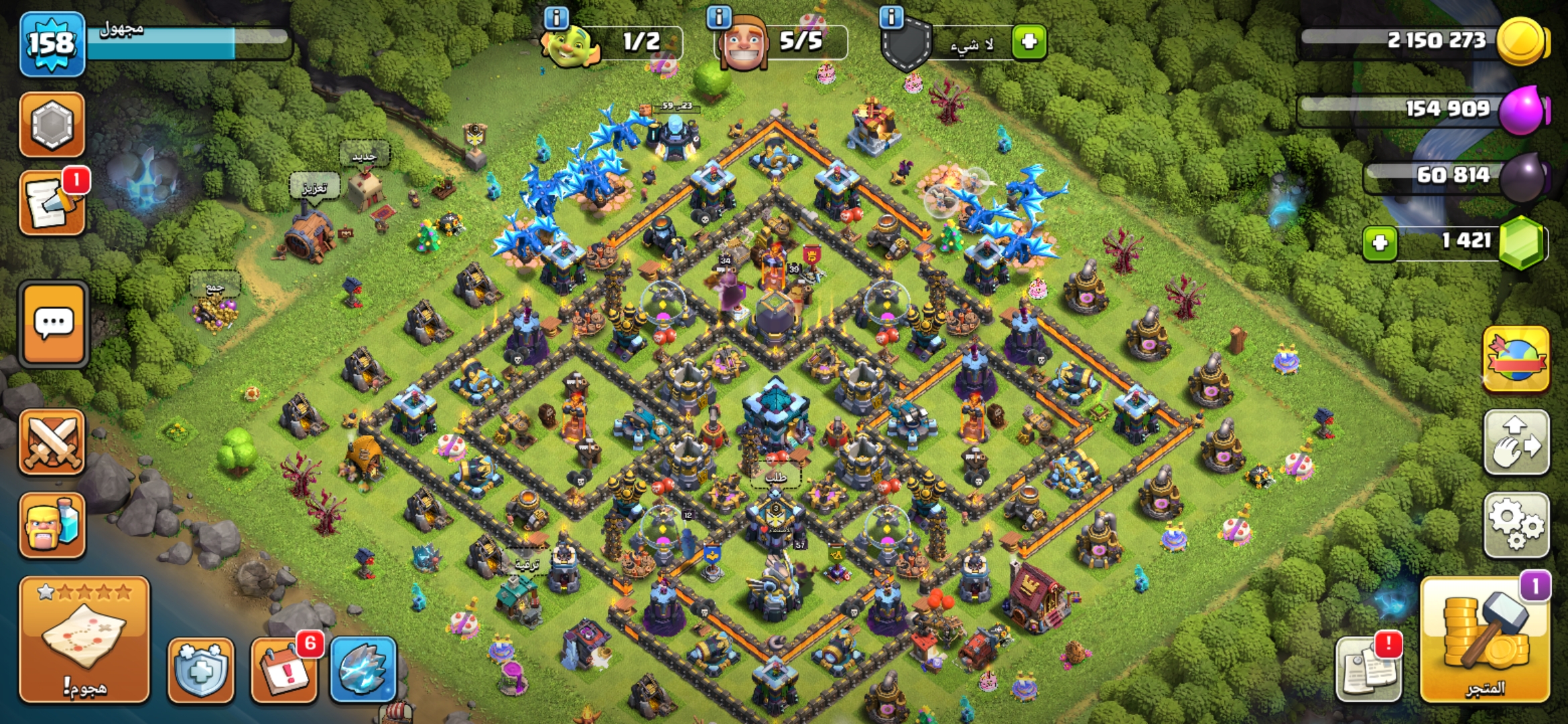Open the events calendar with 6 badge
1568x724 pixels.
coord(284,670)
